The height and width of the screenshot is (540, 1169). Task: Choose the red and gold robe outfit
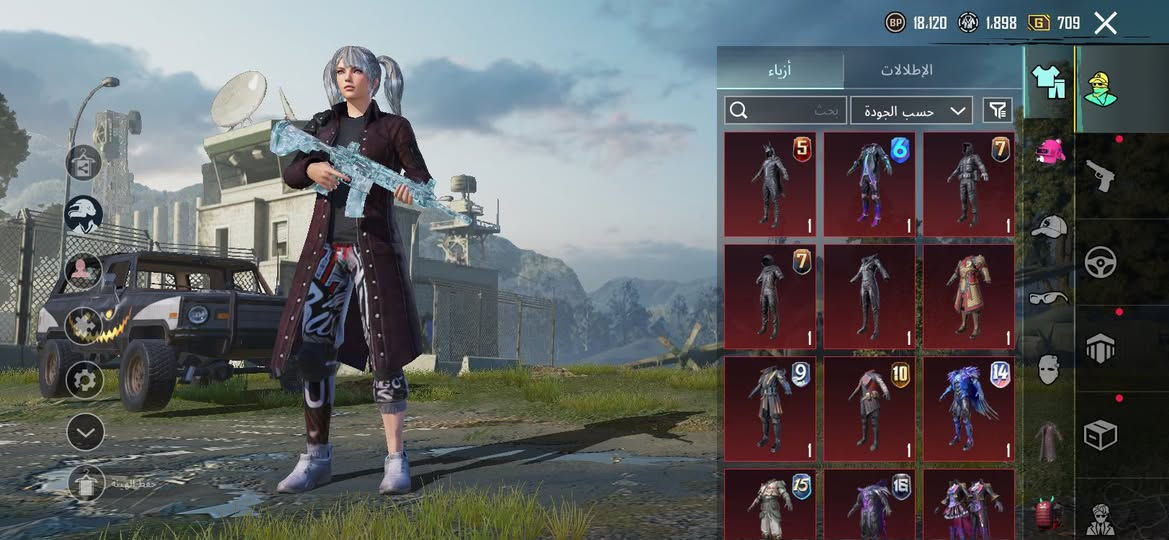(x=969, y=297)
